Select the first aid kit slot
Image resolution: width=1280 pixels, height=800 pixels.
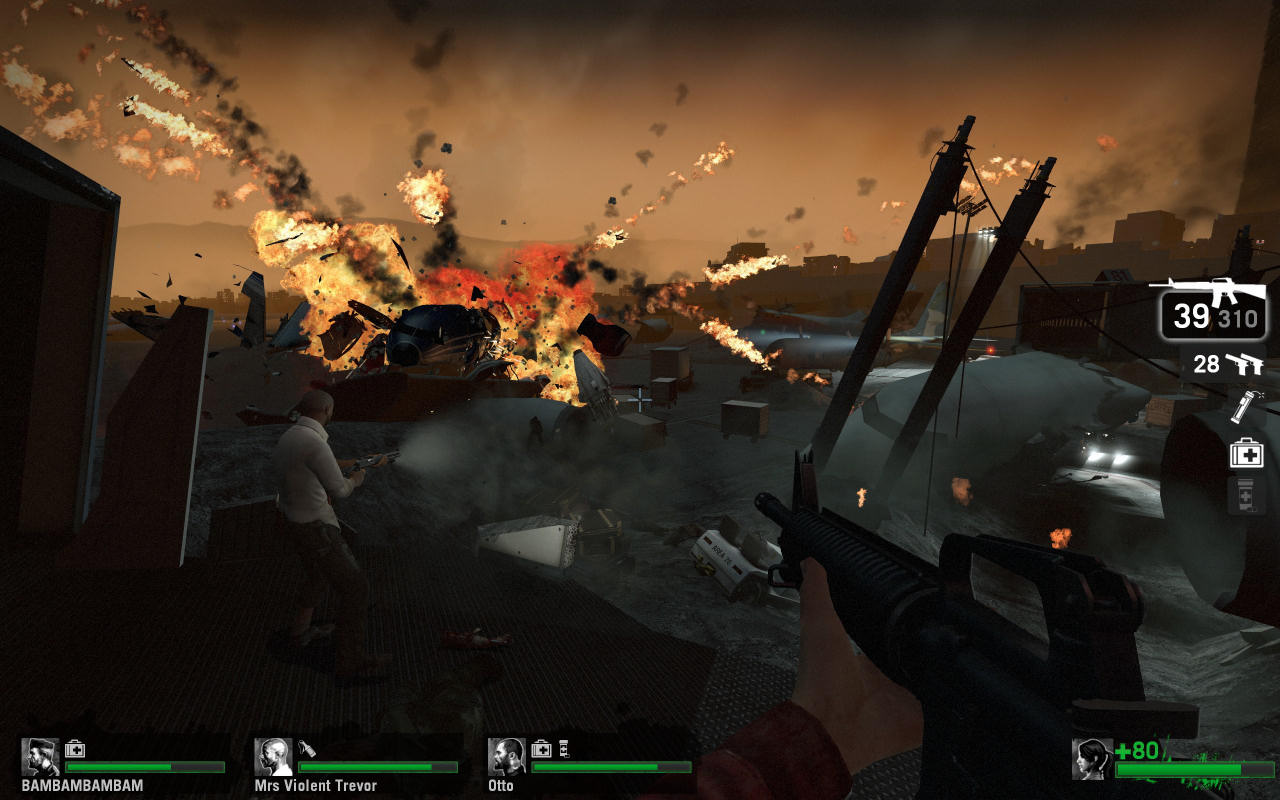point(1246,453)
